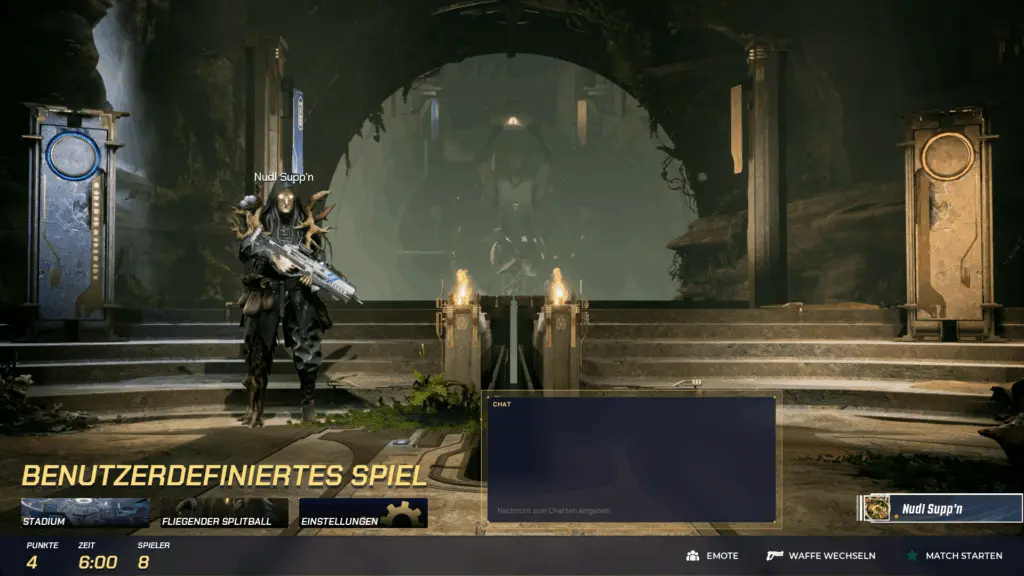
Task: Open the Einstellungen settings tile
Action: 363,513
